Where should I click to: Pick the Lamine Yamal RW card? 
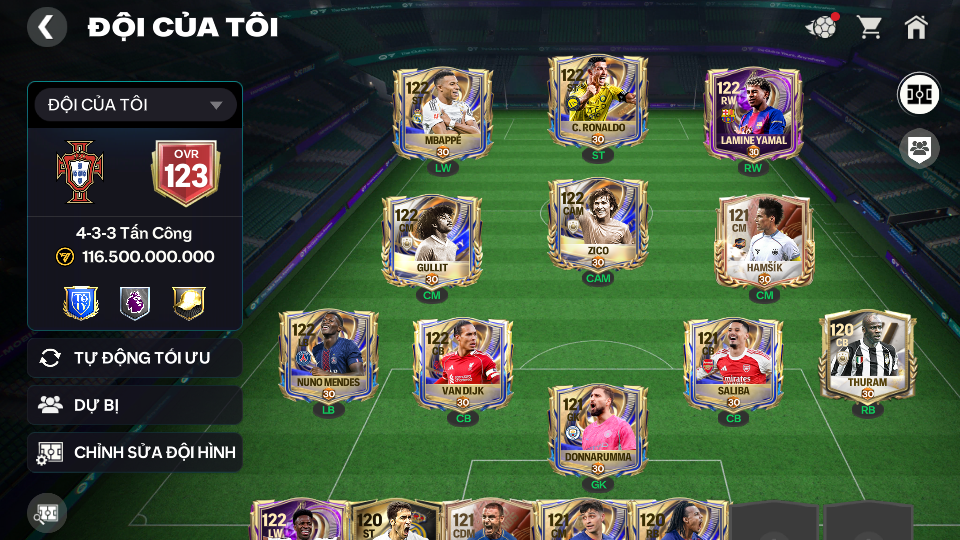(x=753, y=112)
